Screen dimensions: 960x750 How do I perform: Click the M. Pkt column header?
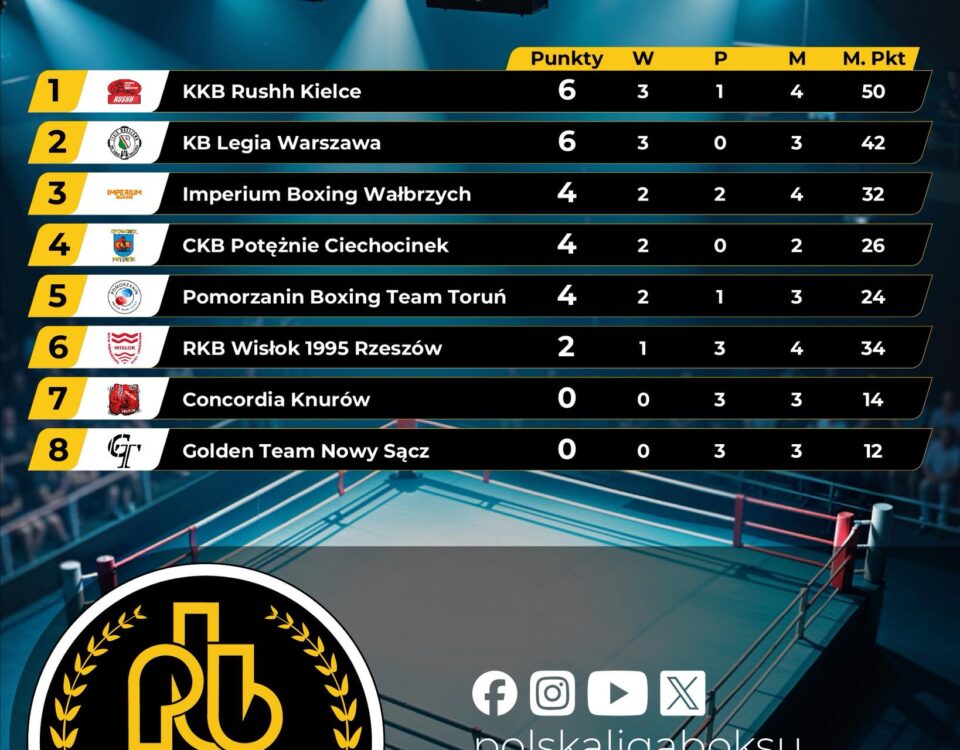[x=873, y=58]
